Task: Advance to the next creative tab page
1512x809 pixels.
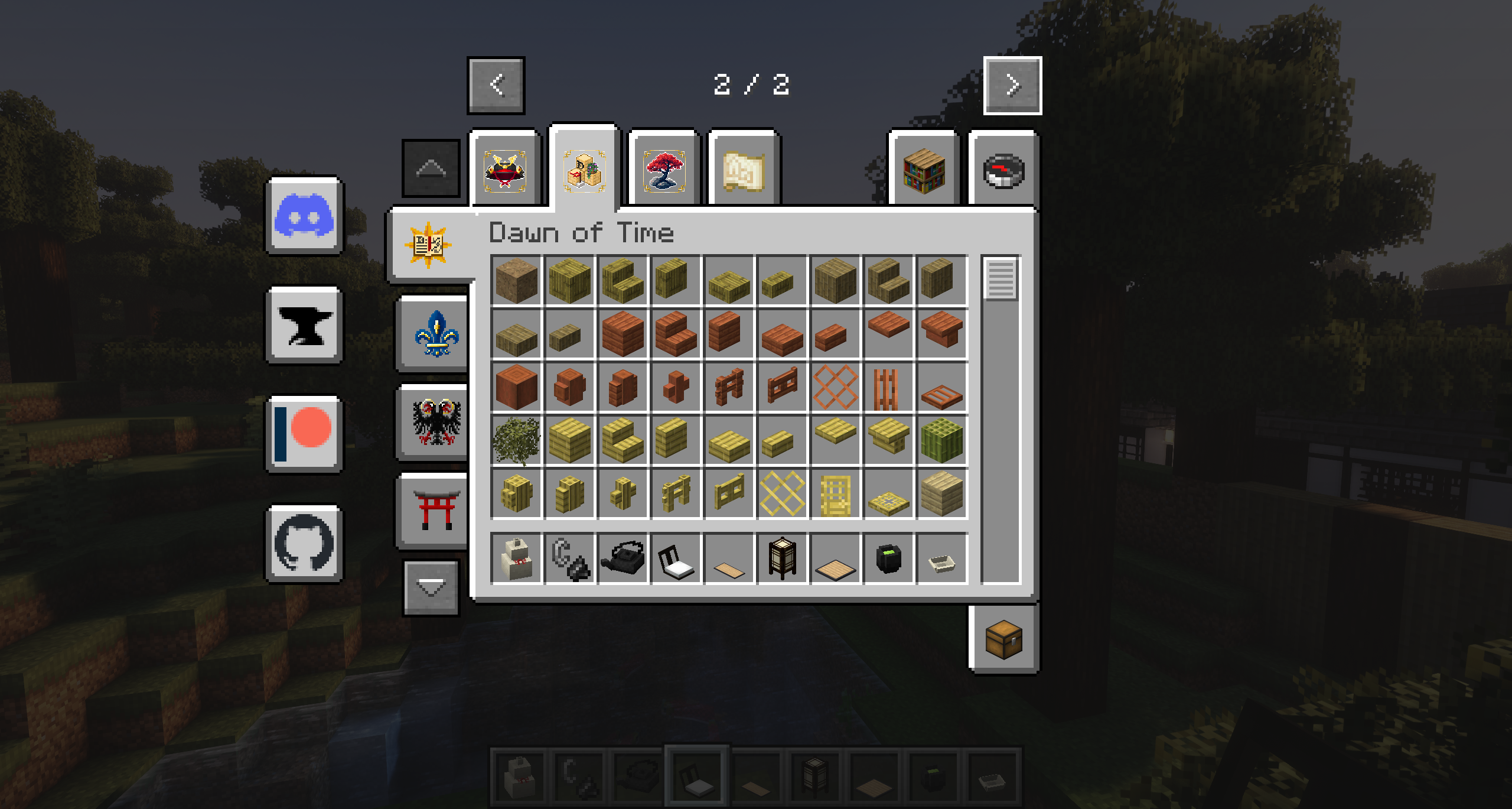Action: 1012,86
